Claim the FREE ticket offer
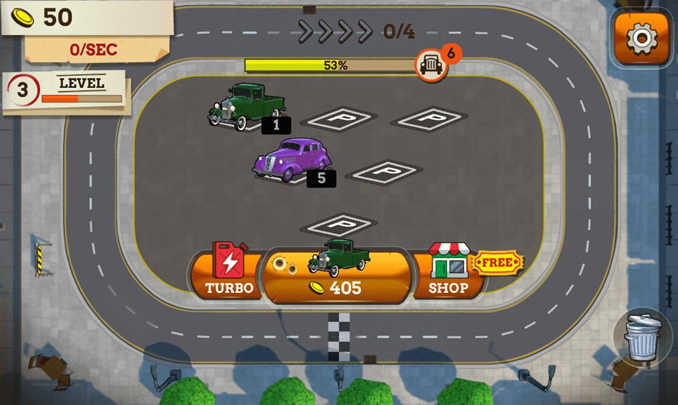678x405 pixels. 497,263
